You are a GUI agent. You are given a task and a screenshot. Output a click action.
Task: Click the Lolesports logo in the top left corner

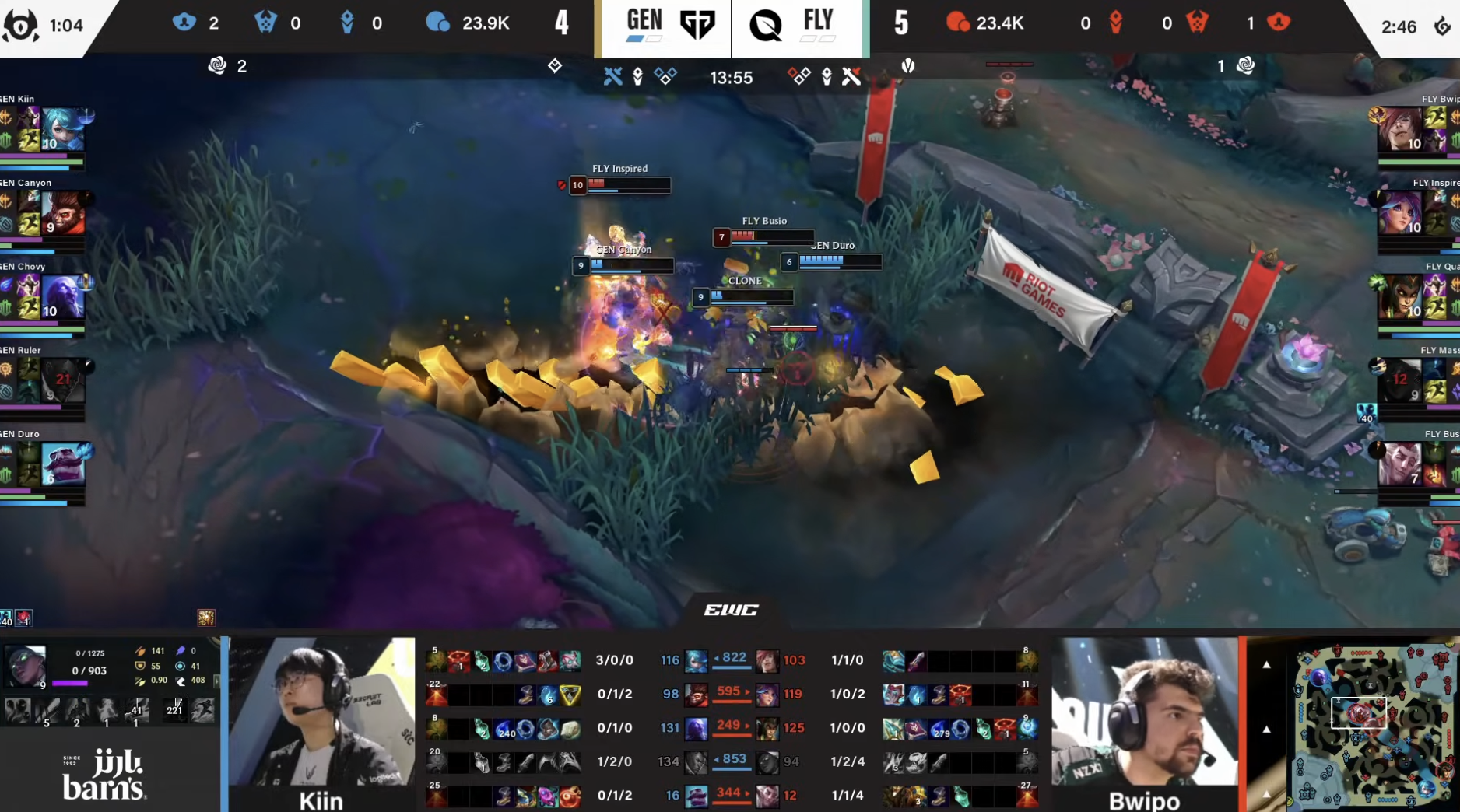[20, 25]
